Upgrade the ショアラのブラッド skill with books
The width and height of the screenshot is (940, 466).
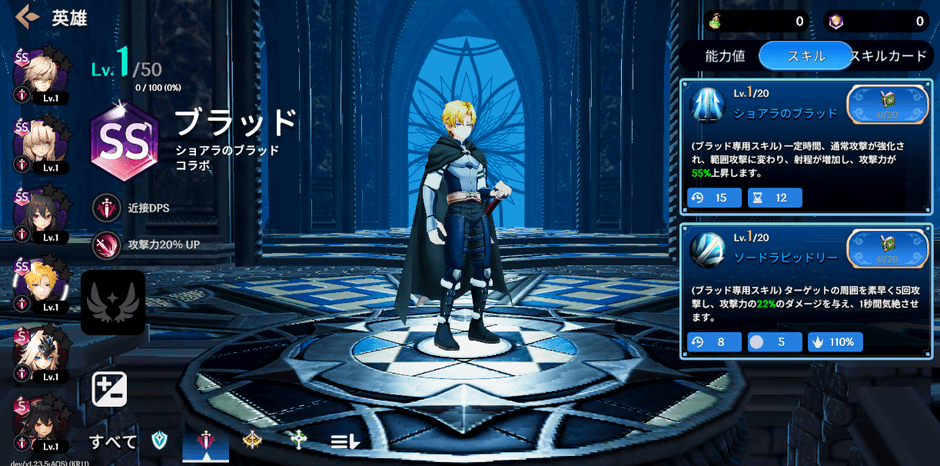pos(886,105)
